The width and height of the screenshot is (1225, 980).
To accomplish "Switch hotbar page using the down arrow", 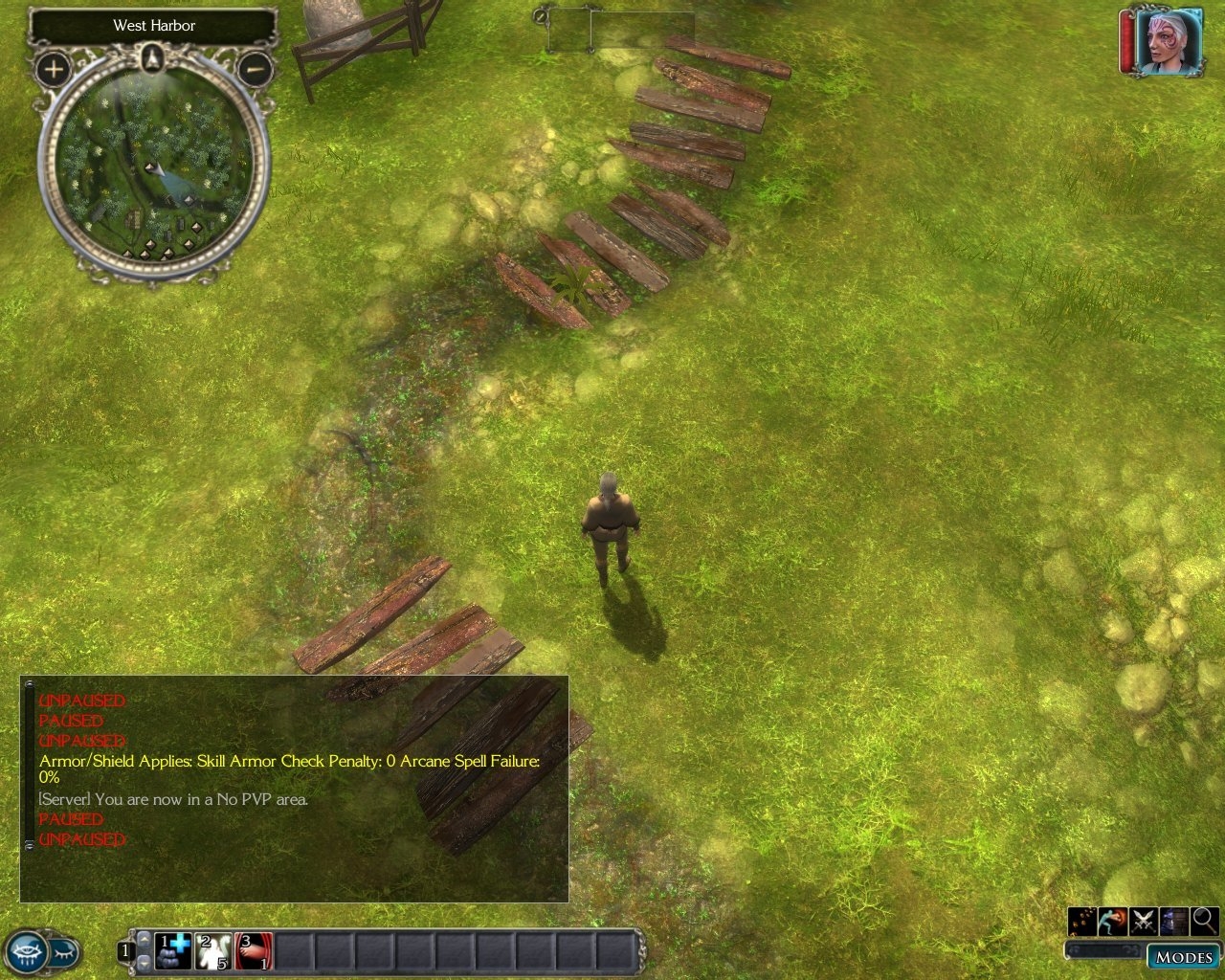I will (x=145, y=962).
